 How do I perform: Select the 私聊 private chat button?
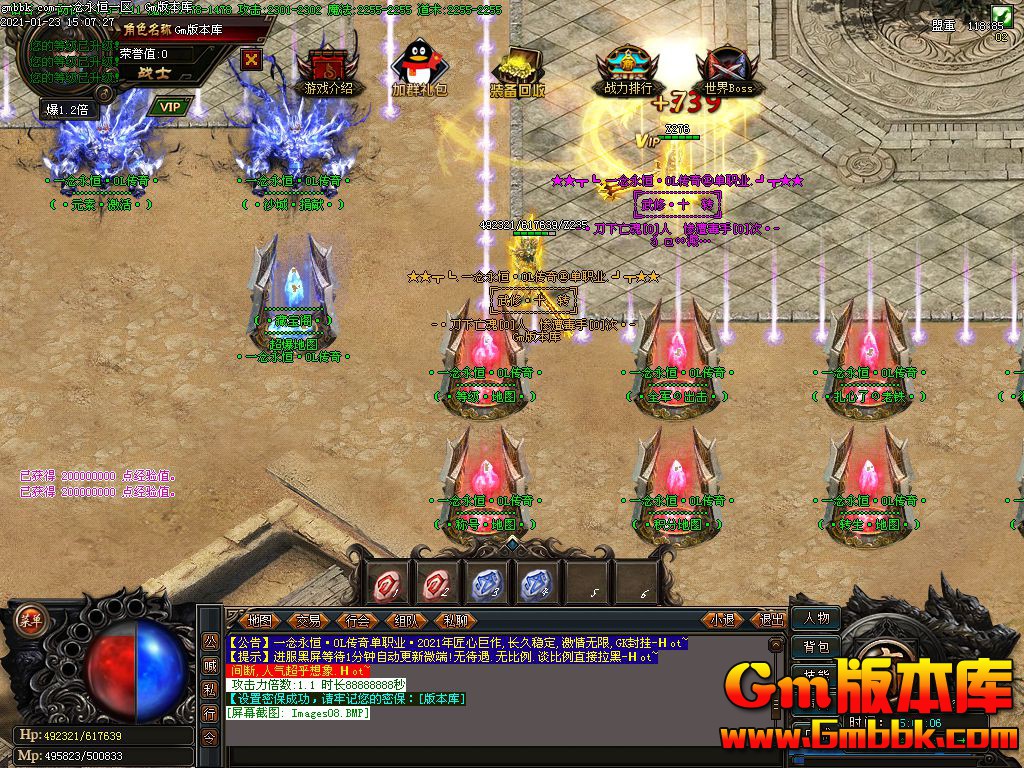[455, 620]
